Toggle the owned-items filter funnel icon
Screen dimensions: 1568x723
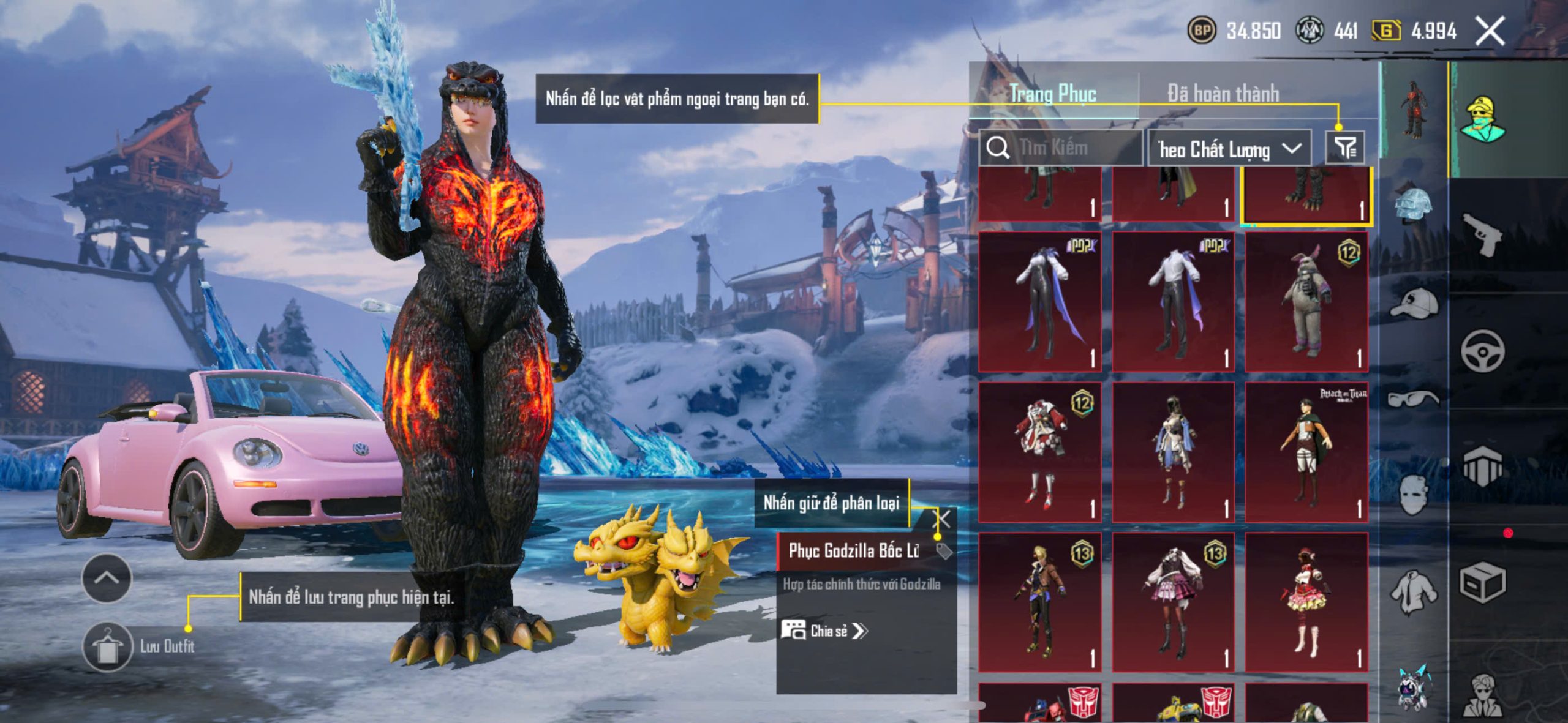click(x=1345, y=148)
